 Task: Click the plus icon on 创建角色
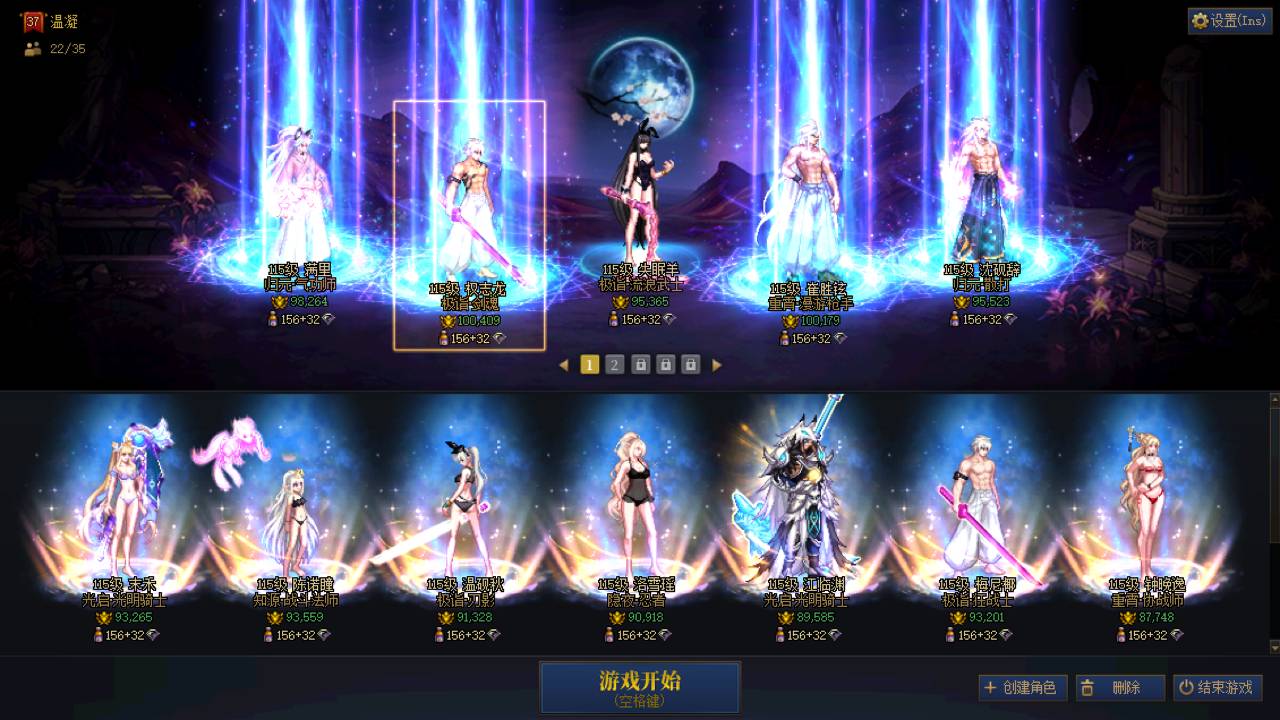point(990,687)
